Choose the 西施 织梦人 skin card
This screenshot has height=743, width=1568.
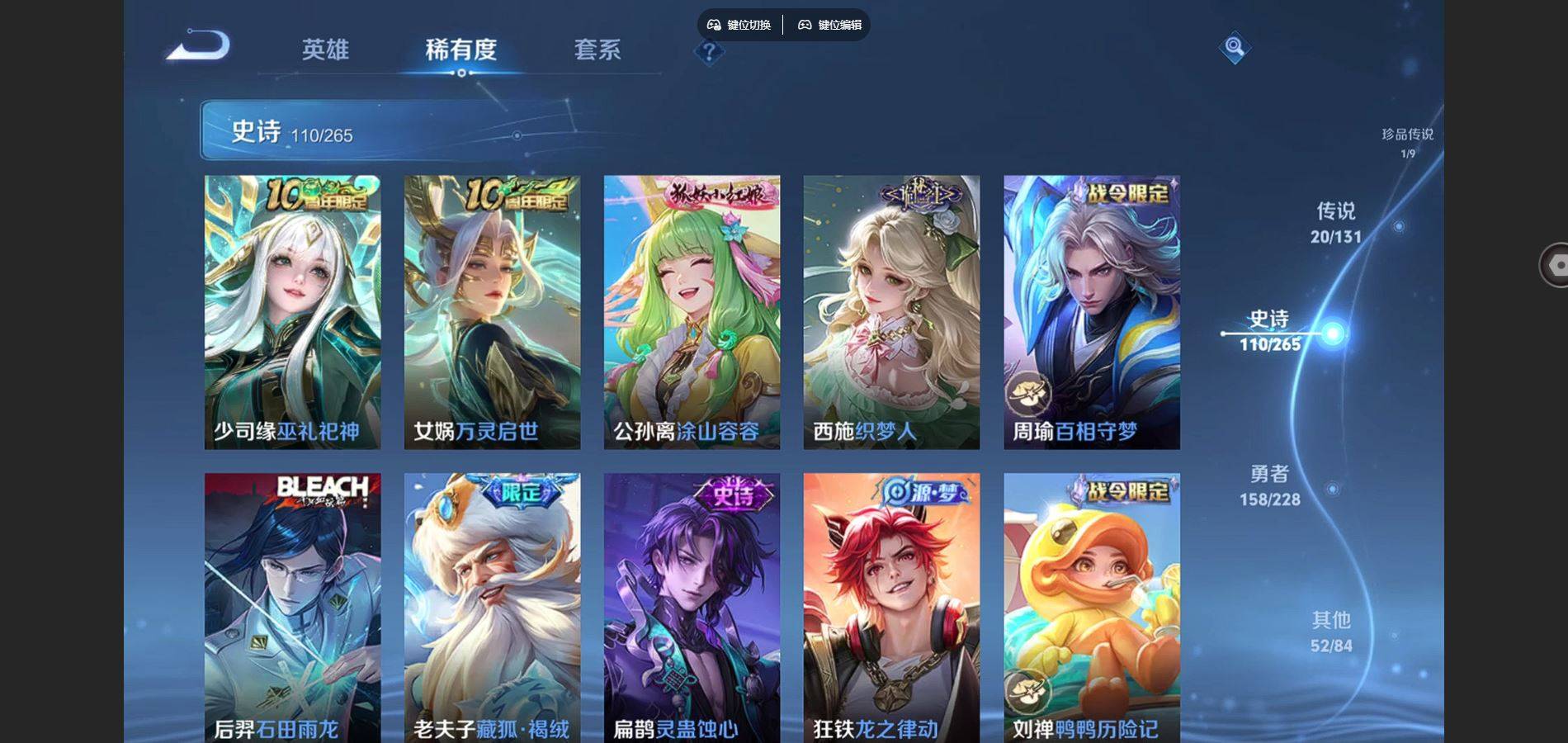pyautogui.click(x=891, y=312)
